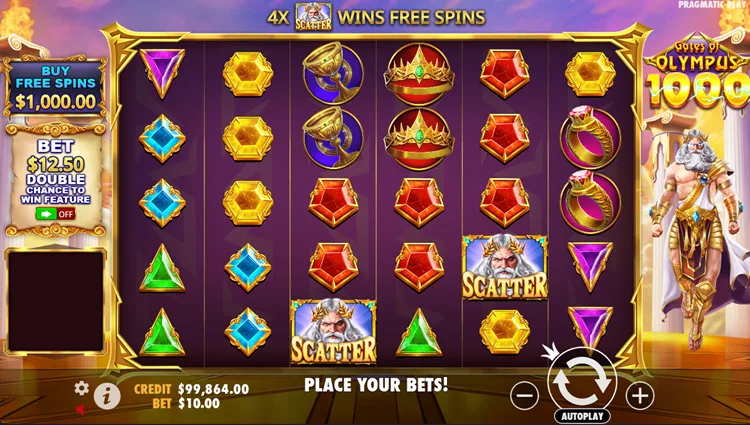
Task: Buy free spins for $1,000.00
Action: [x=55, y=89]
